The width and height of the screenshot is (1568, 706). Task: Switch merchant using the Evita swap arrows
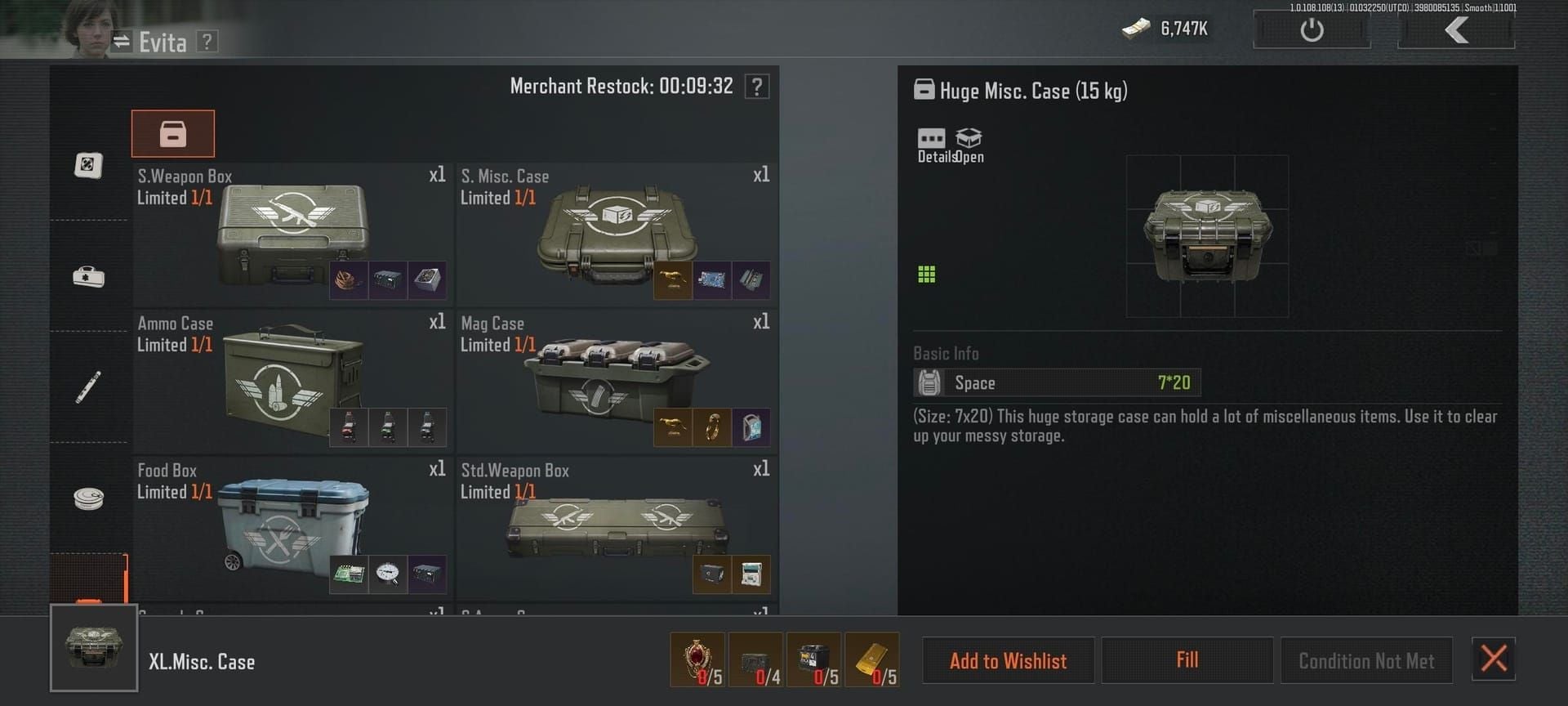tap(122, 42)
